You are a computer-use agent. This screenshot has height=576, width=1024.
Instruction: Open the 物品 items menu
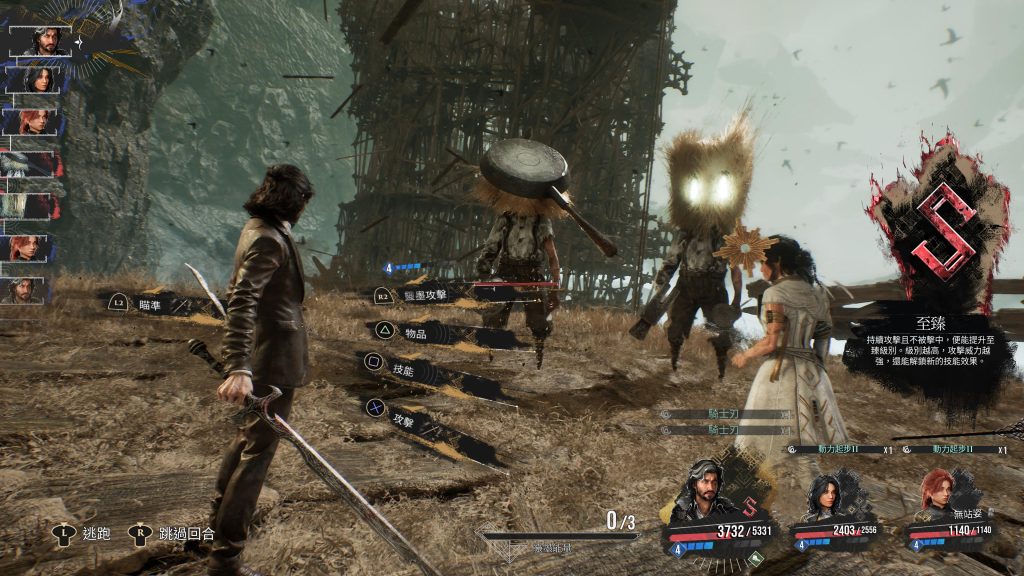point(417,331)
